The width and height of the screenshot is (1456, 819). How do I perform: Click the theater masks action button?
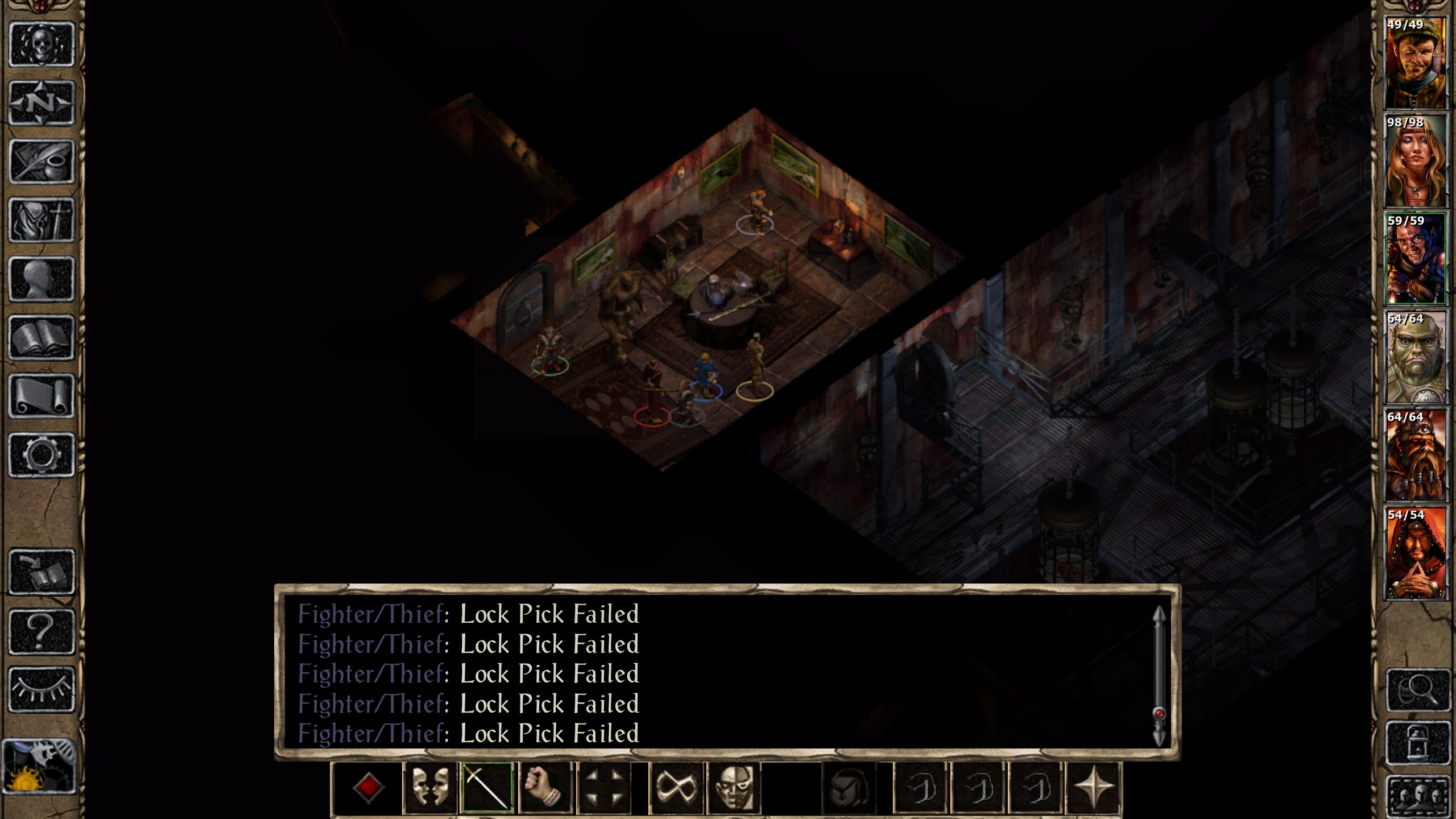tap(429, 788)
